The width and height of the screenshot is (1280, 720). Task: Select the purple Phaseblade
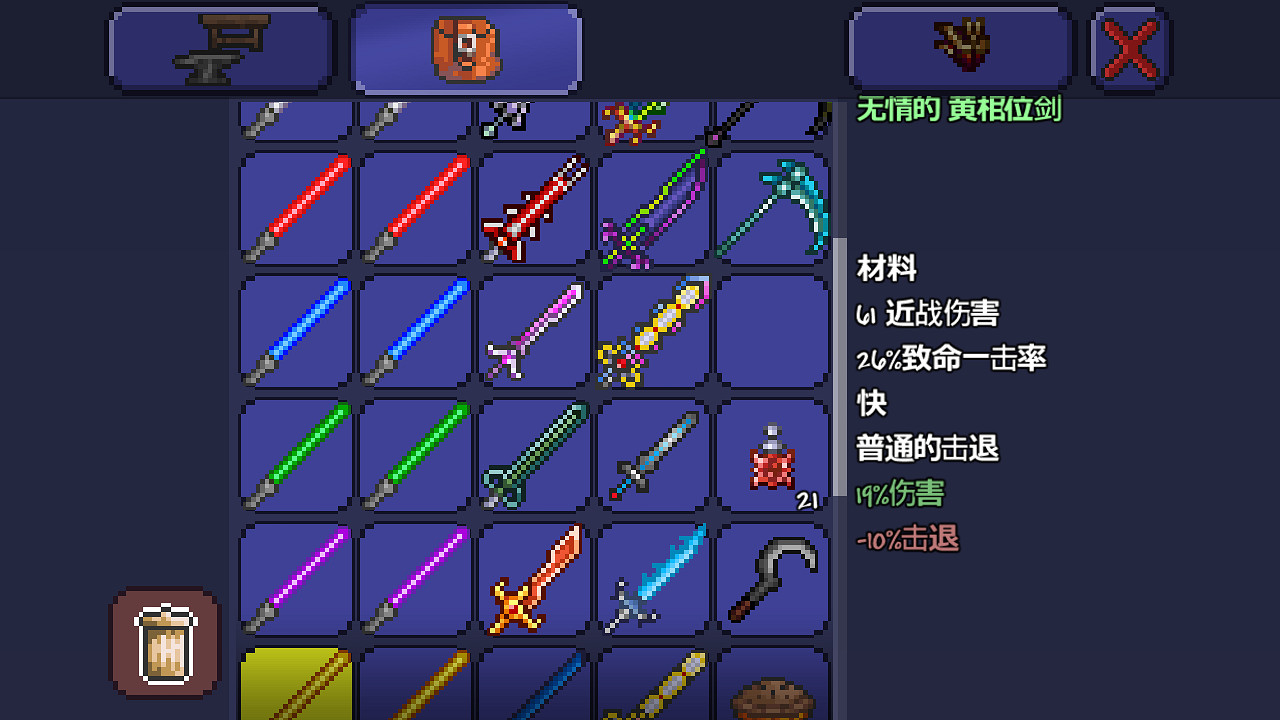click(x=293, y=580)
